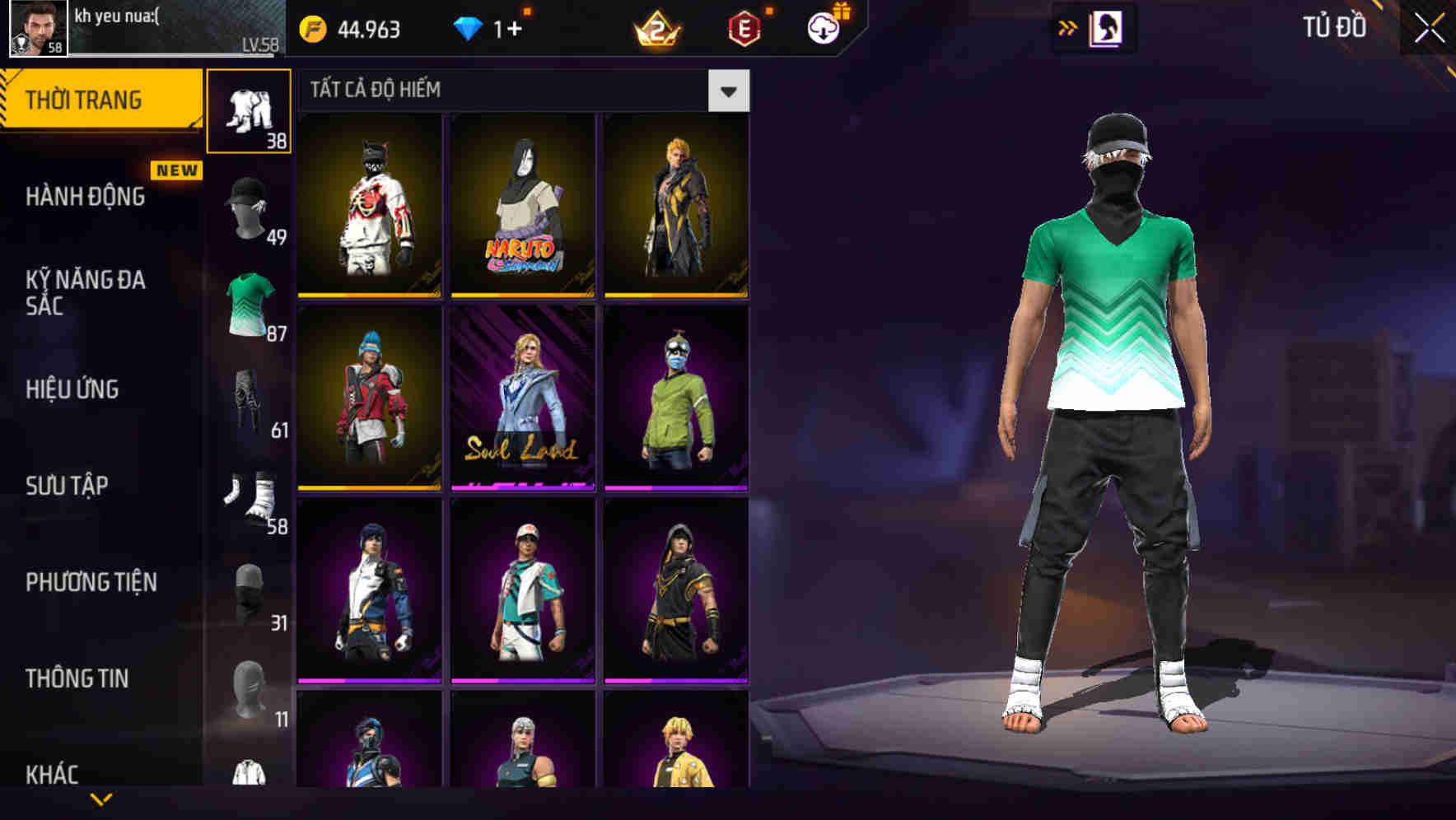The height and width of the screenshot is (820, 1456).
Task: Select the pants category icon showing 38 items
Action: pyautogui.click(x=250, y=111)
